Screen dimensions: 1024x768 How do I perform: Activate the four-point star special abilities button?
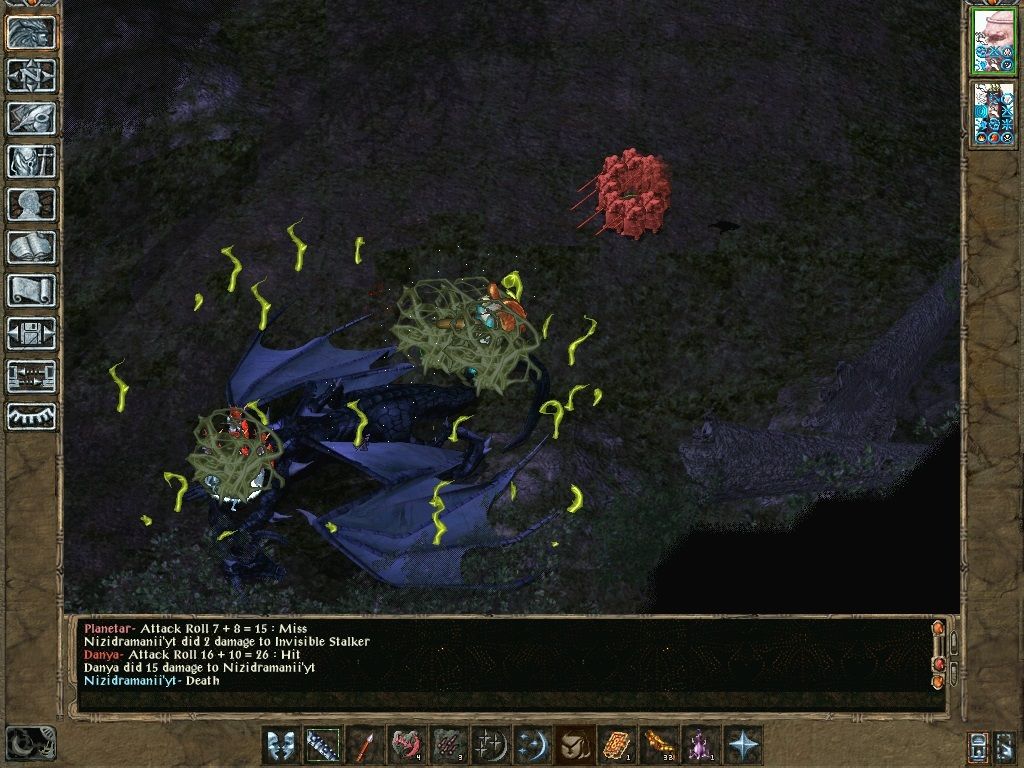pos(743,746)
